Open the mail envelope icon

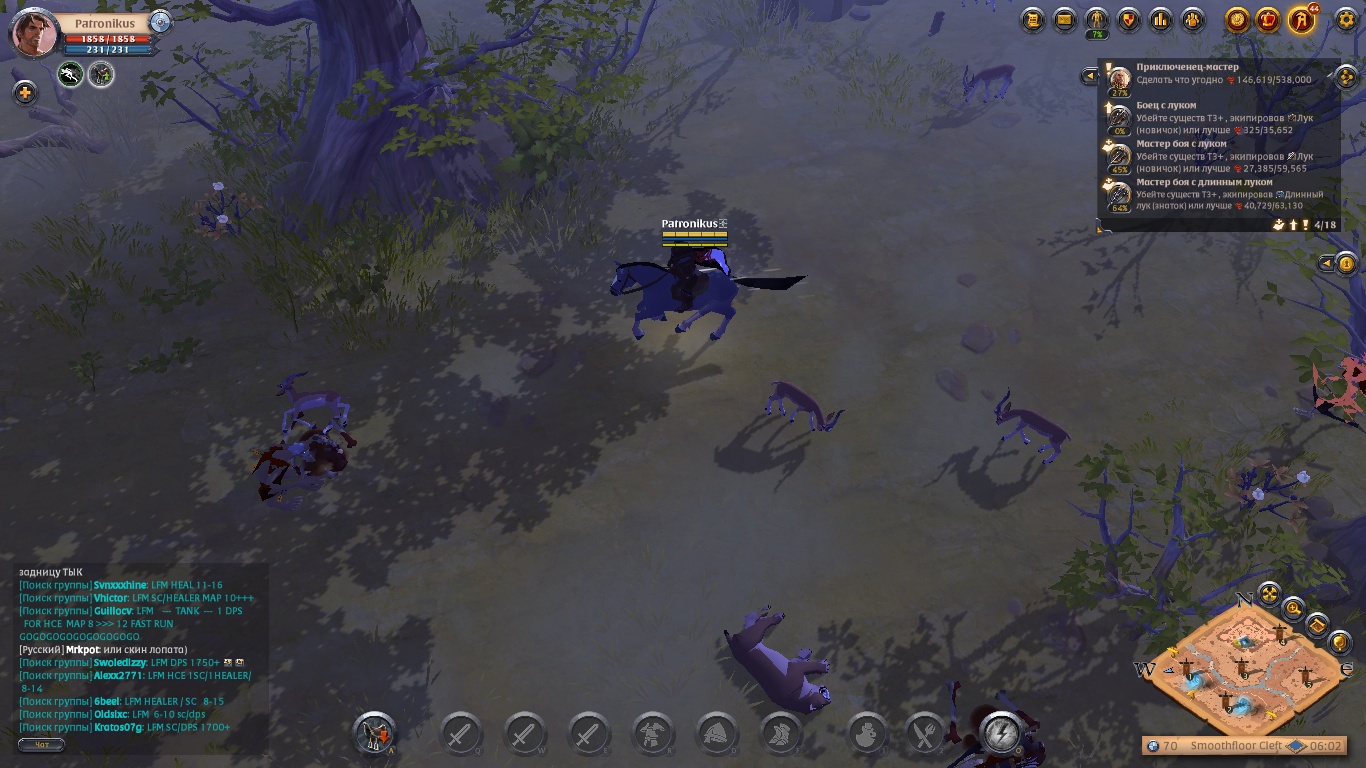coord(1065,19)
